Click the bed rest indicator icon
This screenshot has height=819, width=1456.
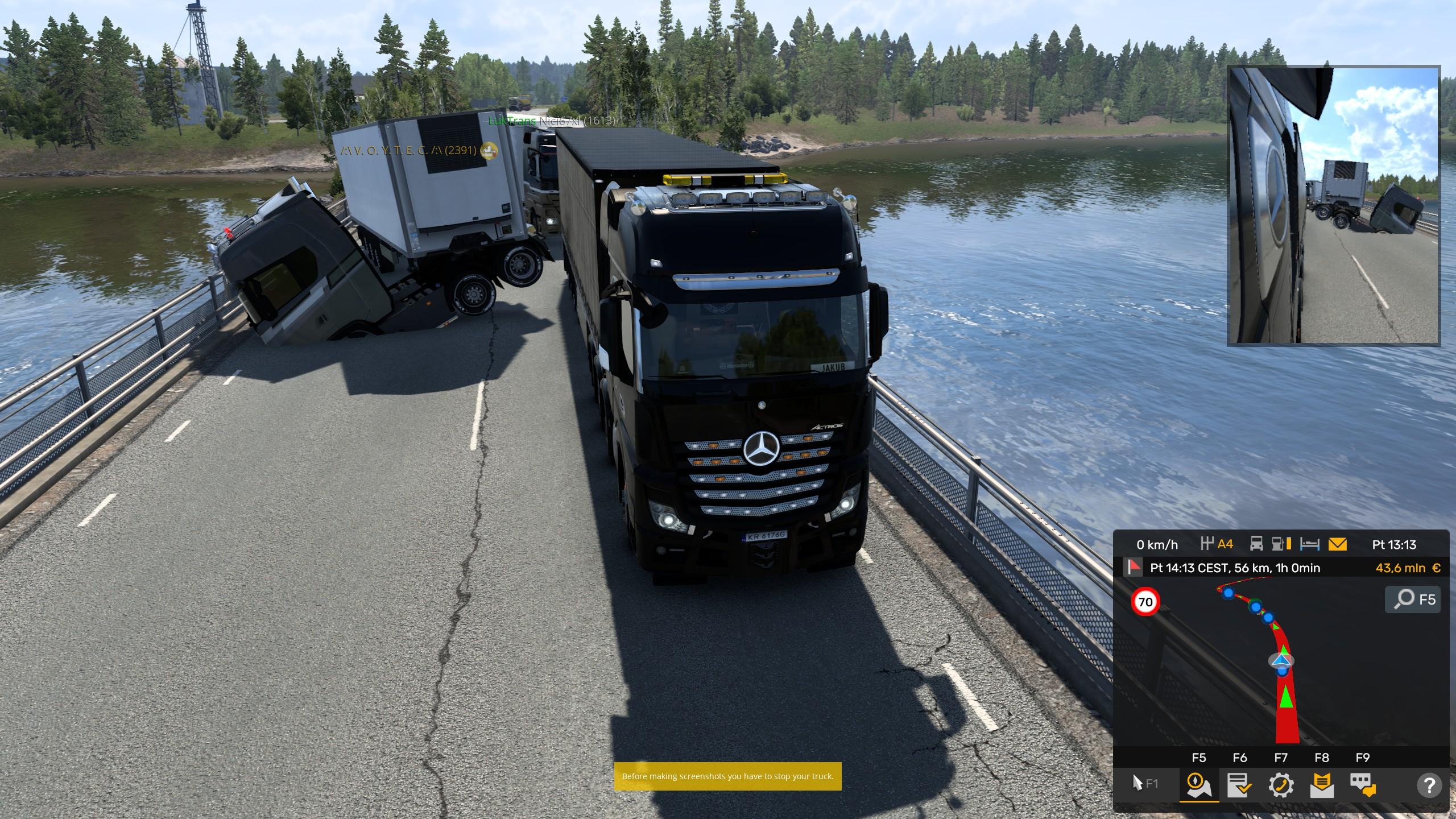[1310, 544]
